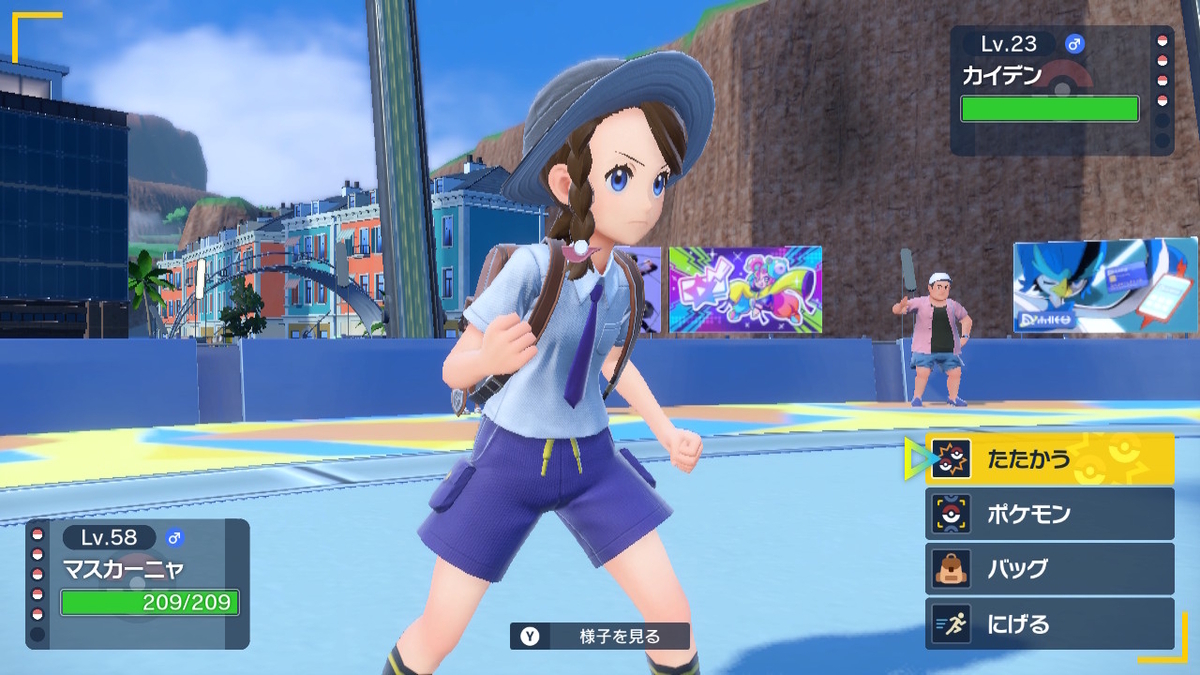Choose にげる to run away

1049,624
